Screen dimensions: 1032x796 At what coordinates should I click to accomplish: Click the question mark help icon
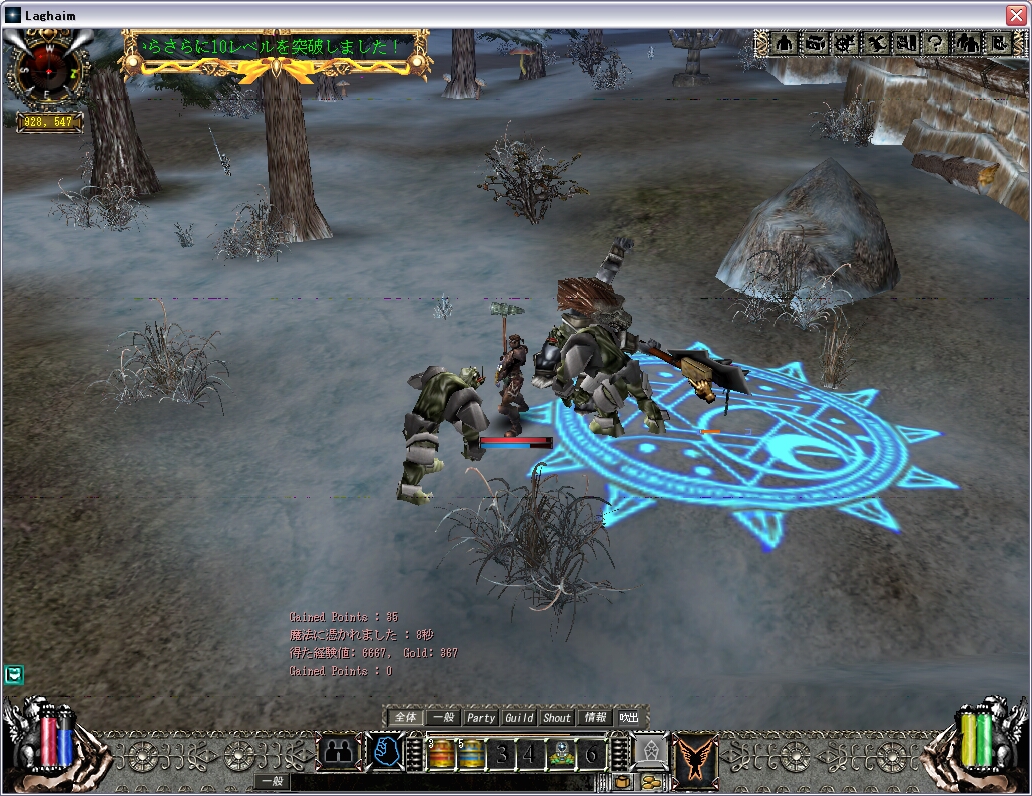937,43
